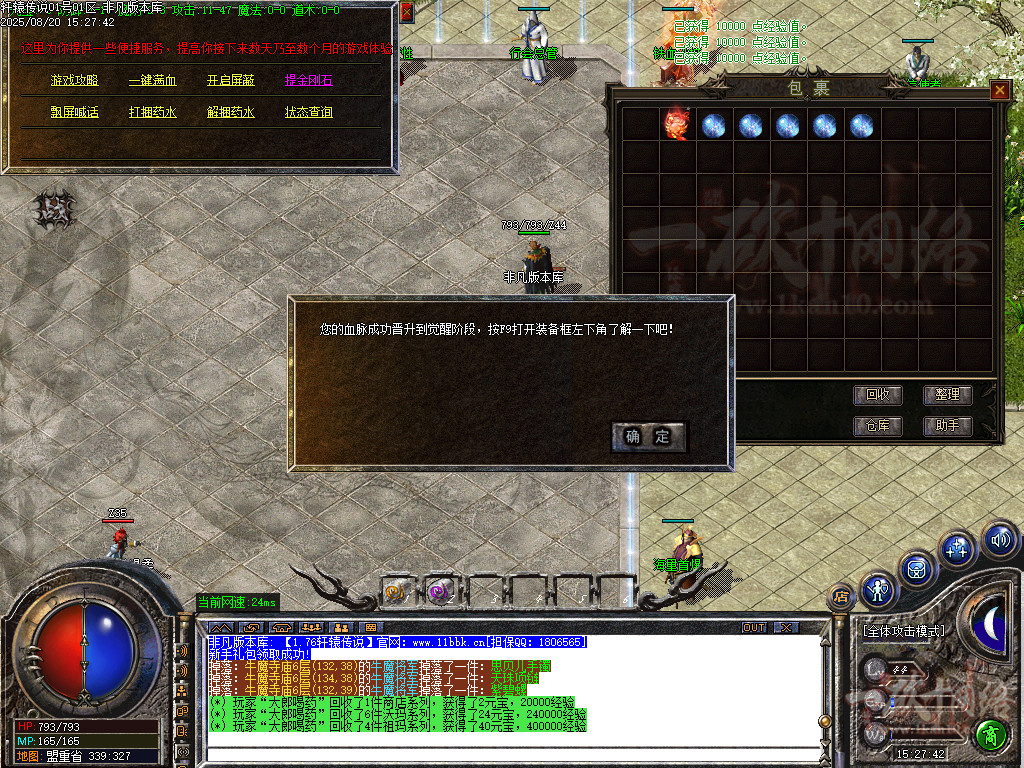The height and width of the screenshot is (768, 1024).
Task: Open the green 商 shop button
Action: 991,735
